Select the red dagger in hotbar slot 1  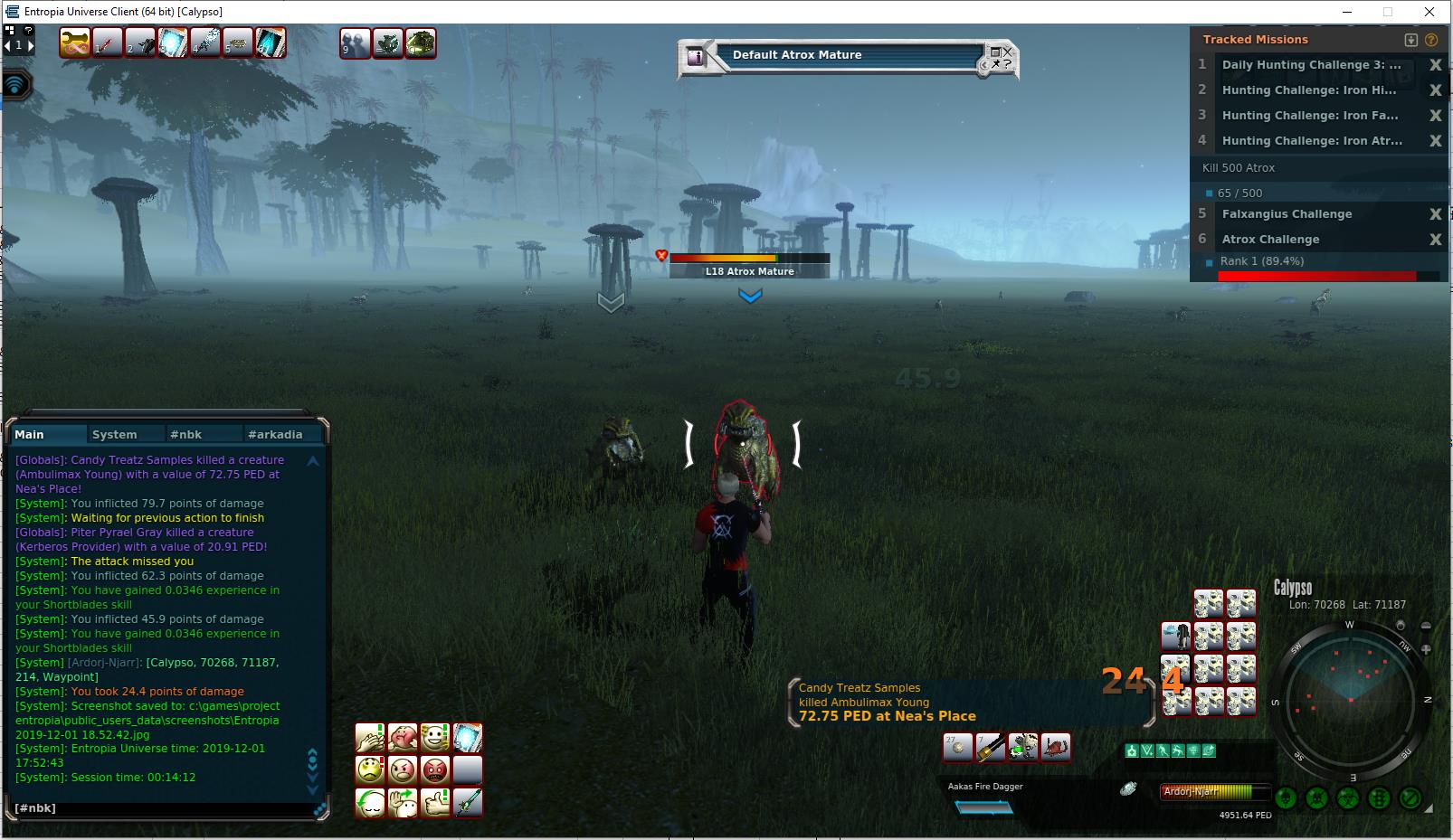point(108,42)
